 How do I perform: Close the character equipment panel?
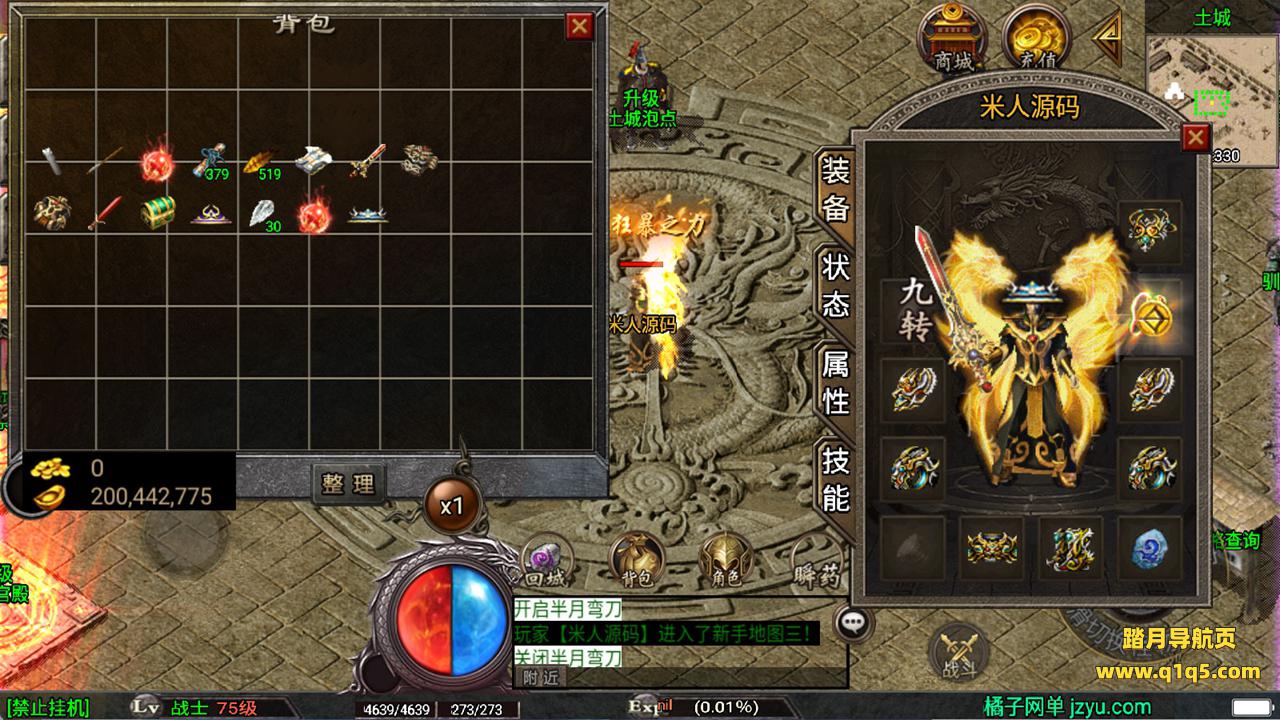tap(1195, 137)
